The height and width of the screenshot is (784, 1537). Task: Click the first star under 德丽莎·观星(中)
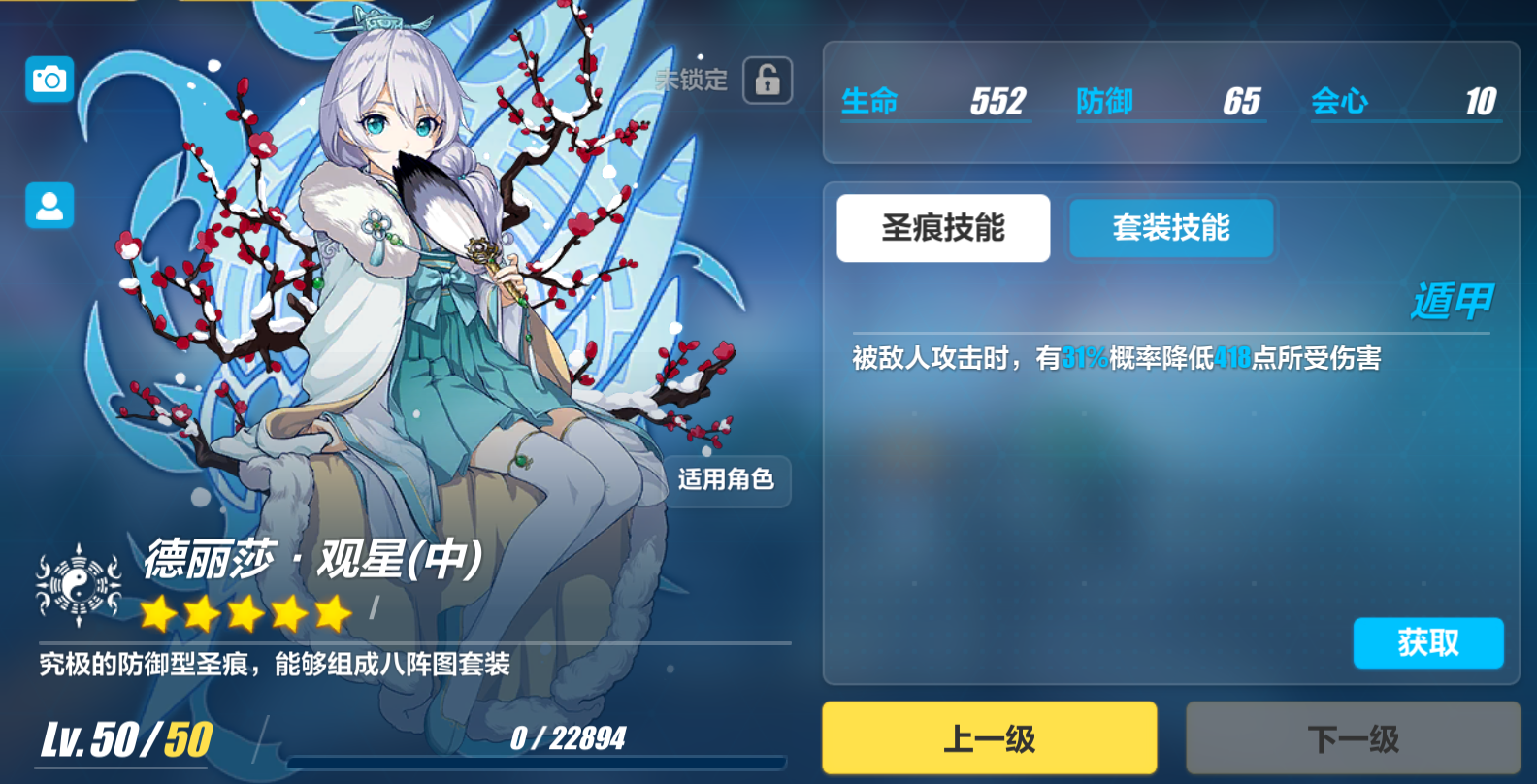[x=155, y=613]
